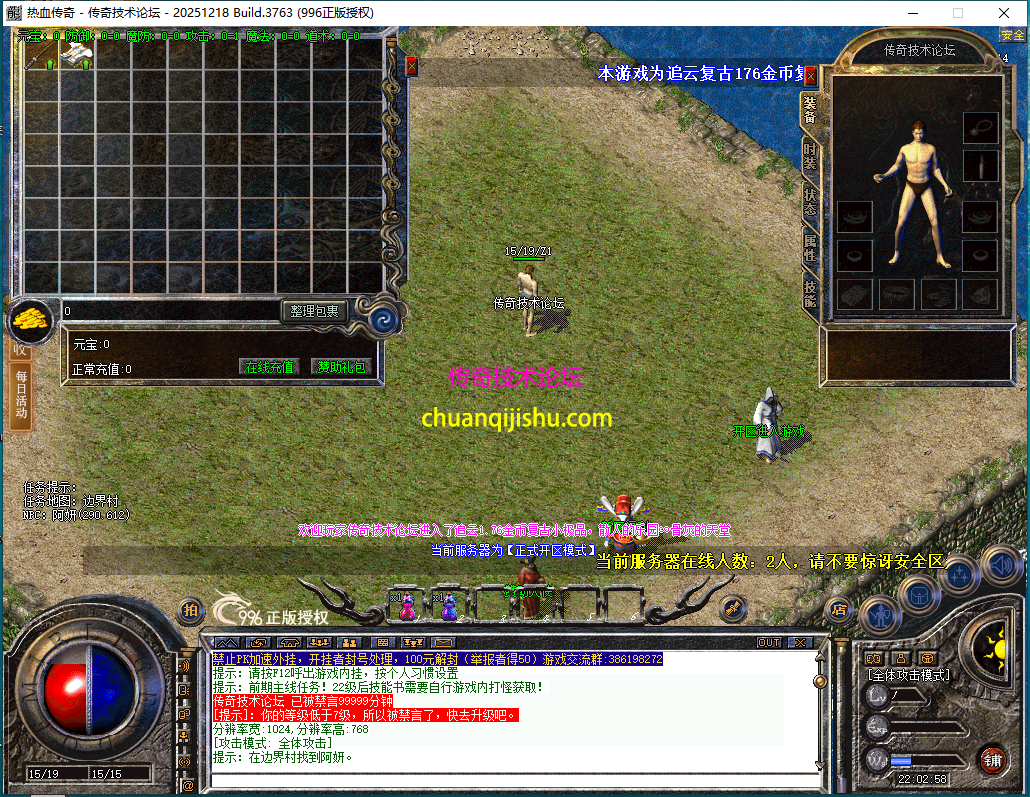Click the round 拍 auction button
Screen dimensions: 1030x797
coord(190,609)
